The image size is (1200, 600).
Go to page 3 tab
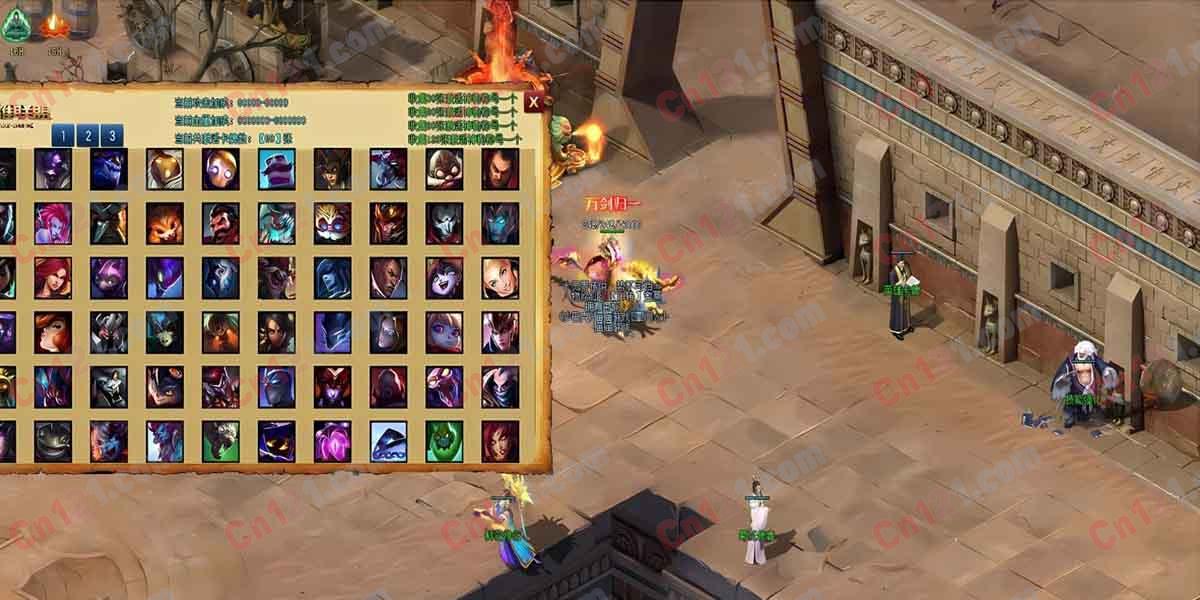(112, 136)
